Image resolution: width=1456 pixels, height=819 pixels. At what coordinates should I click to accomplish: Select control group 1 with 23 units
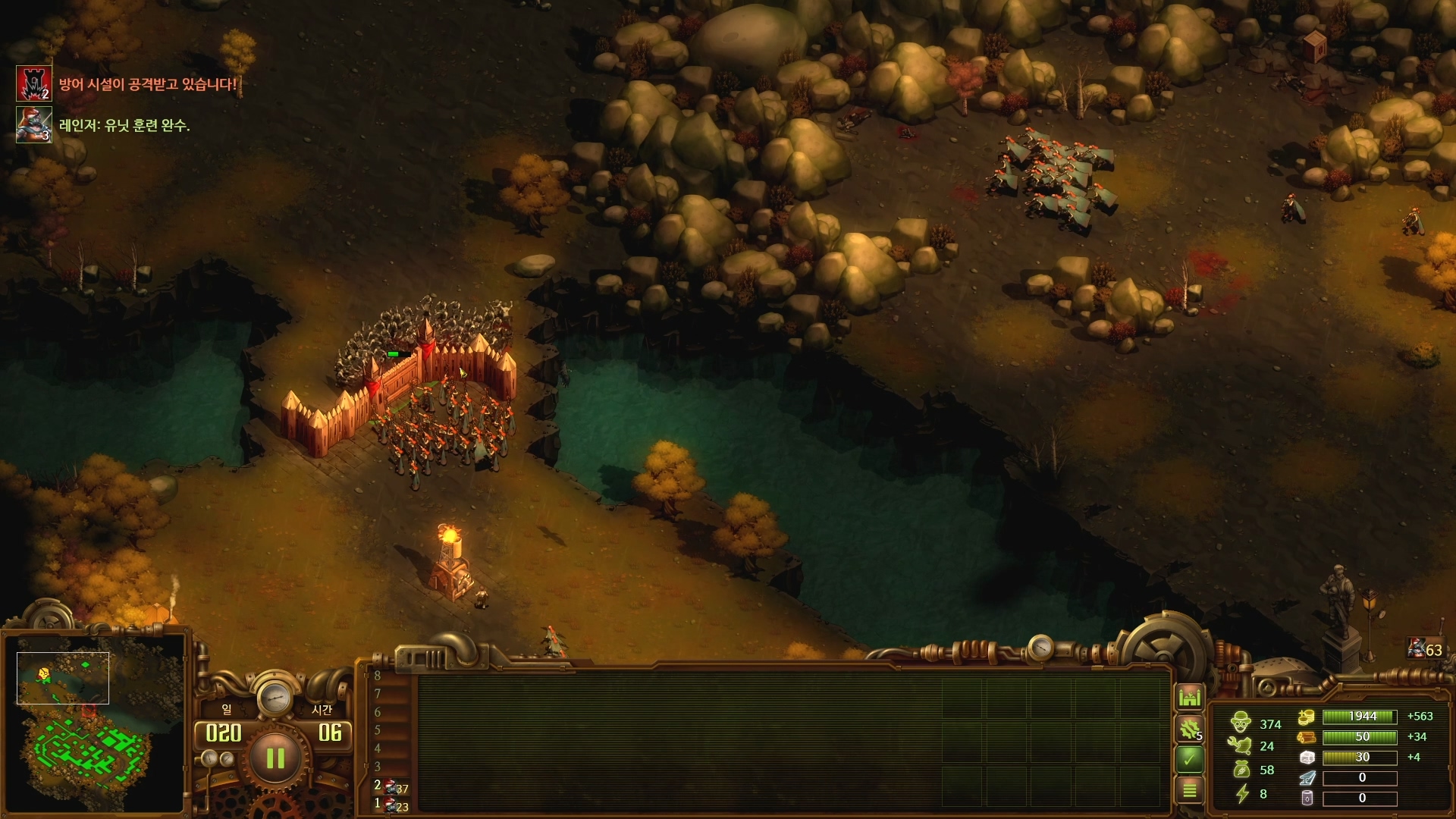click(x=394, y=805)
